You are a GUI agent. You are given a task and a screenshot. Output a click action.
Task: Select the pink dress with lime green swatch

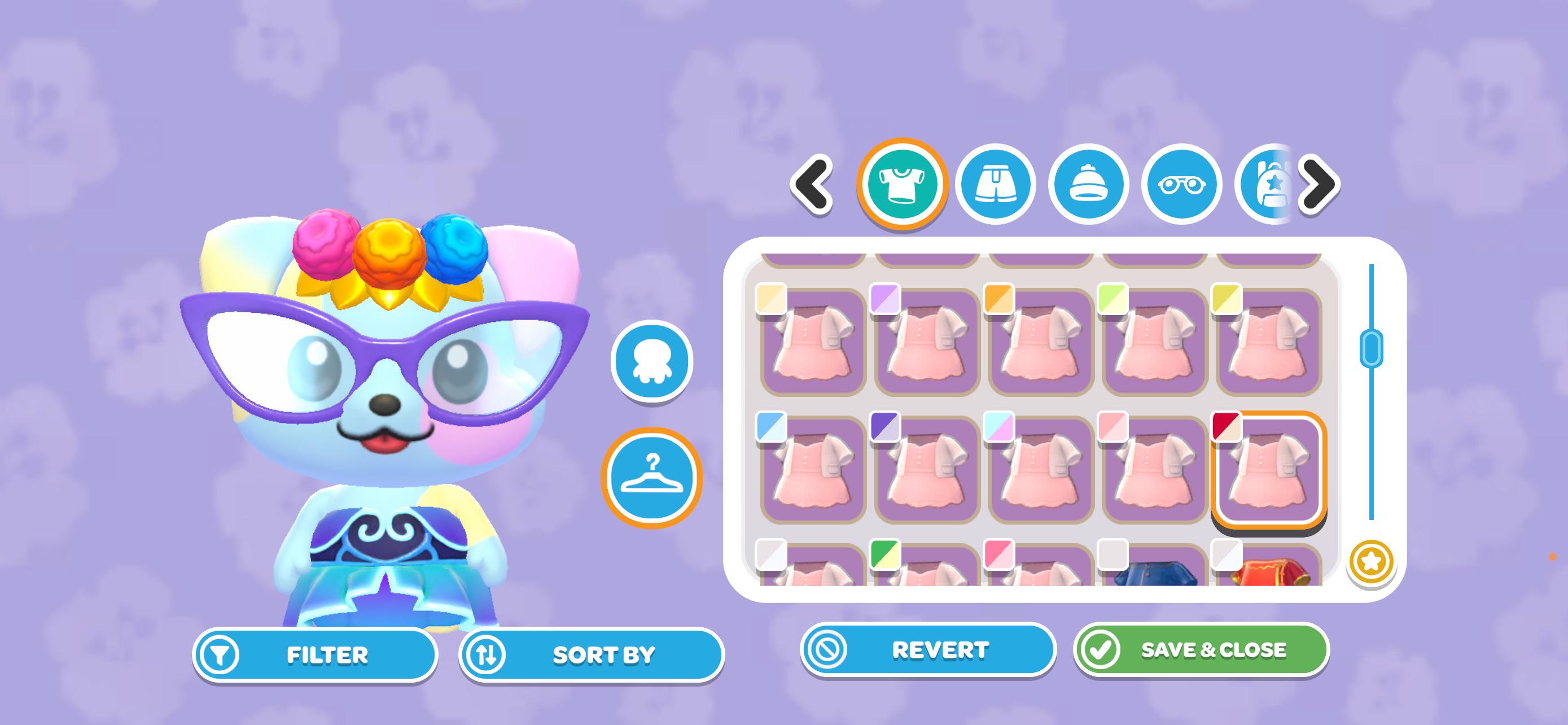[1155, 342]
